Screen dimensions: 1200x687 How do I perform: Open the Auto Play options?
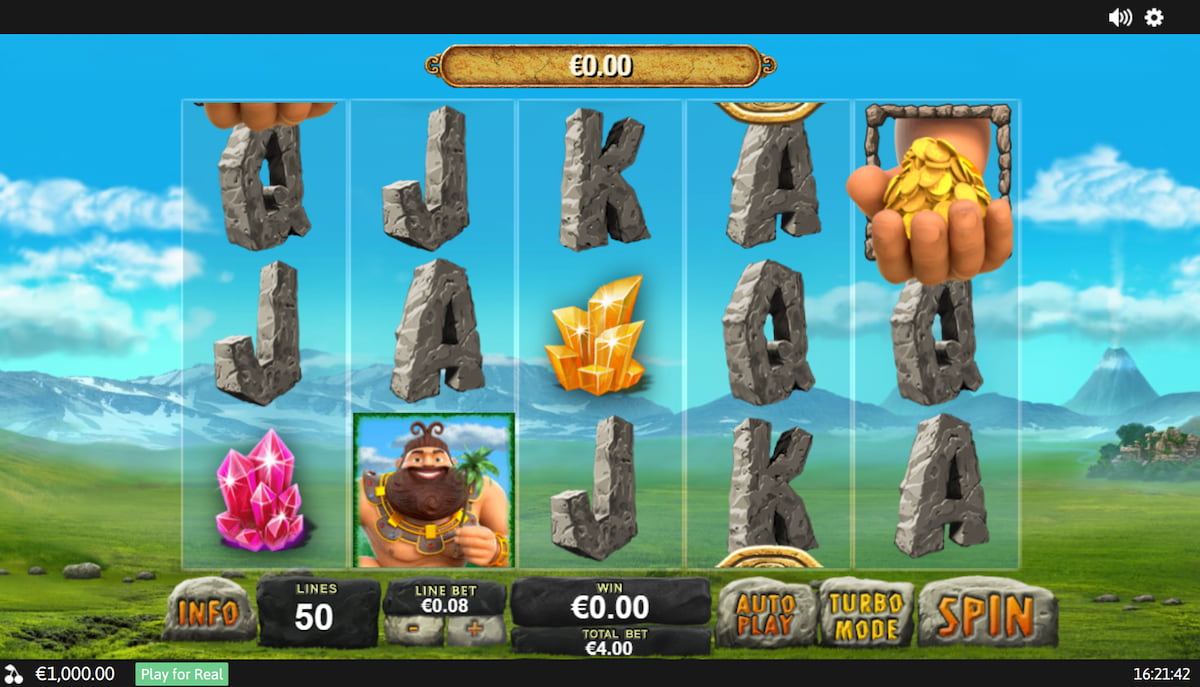tap(766, 613)
